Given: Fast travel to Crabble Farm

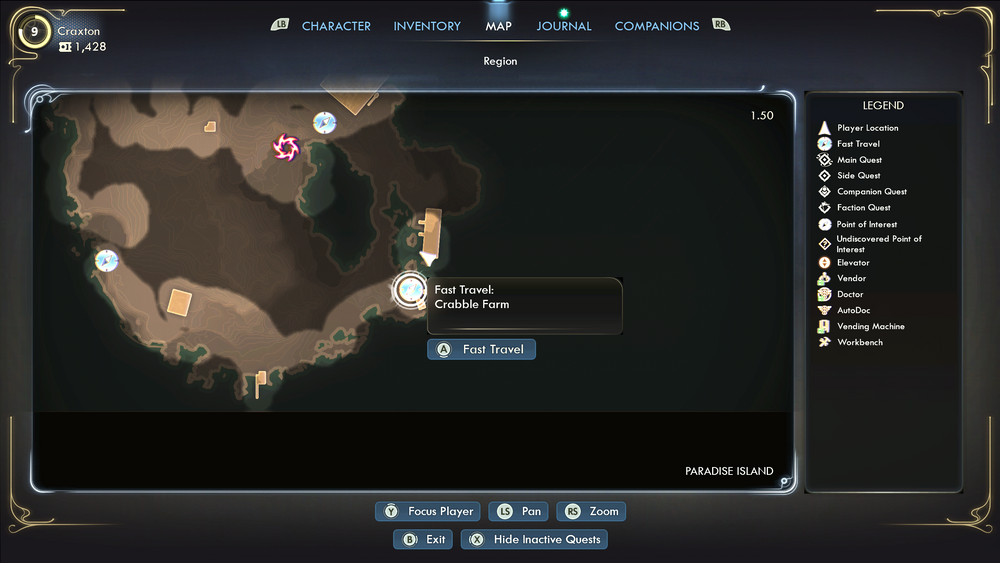Looking at the screenshot, I should (482, 349).
